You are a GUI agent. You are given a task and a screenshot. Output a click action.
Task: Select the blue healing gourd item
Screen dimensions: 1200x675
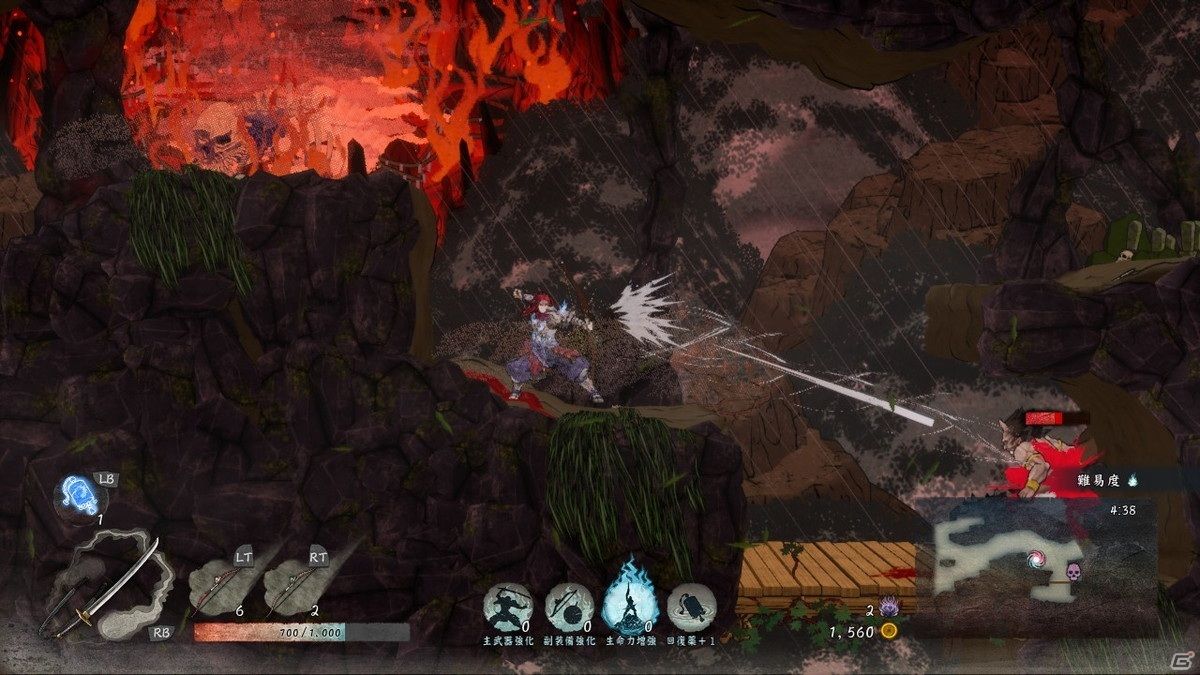79,493
